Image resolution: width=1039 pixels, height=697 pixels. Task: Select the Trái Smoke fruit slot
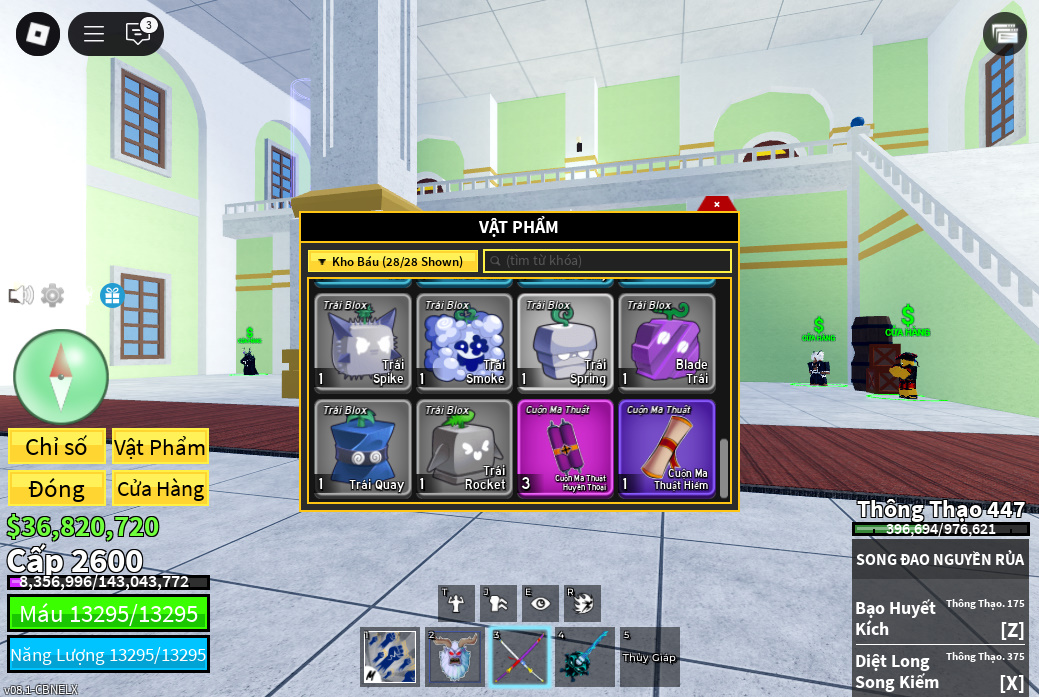[464, 342]
